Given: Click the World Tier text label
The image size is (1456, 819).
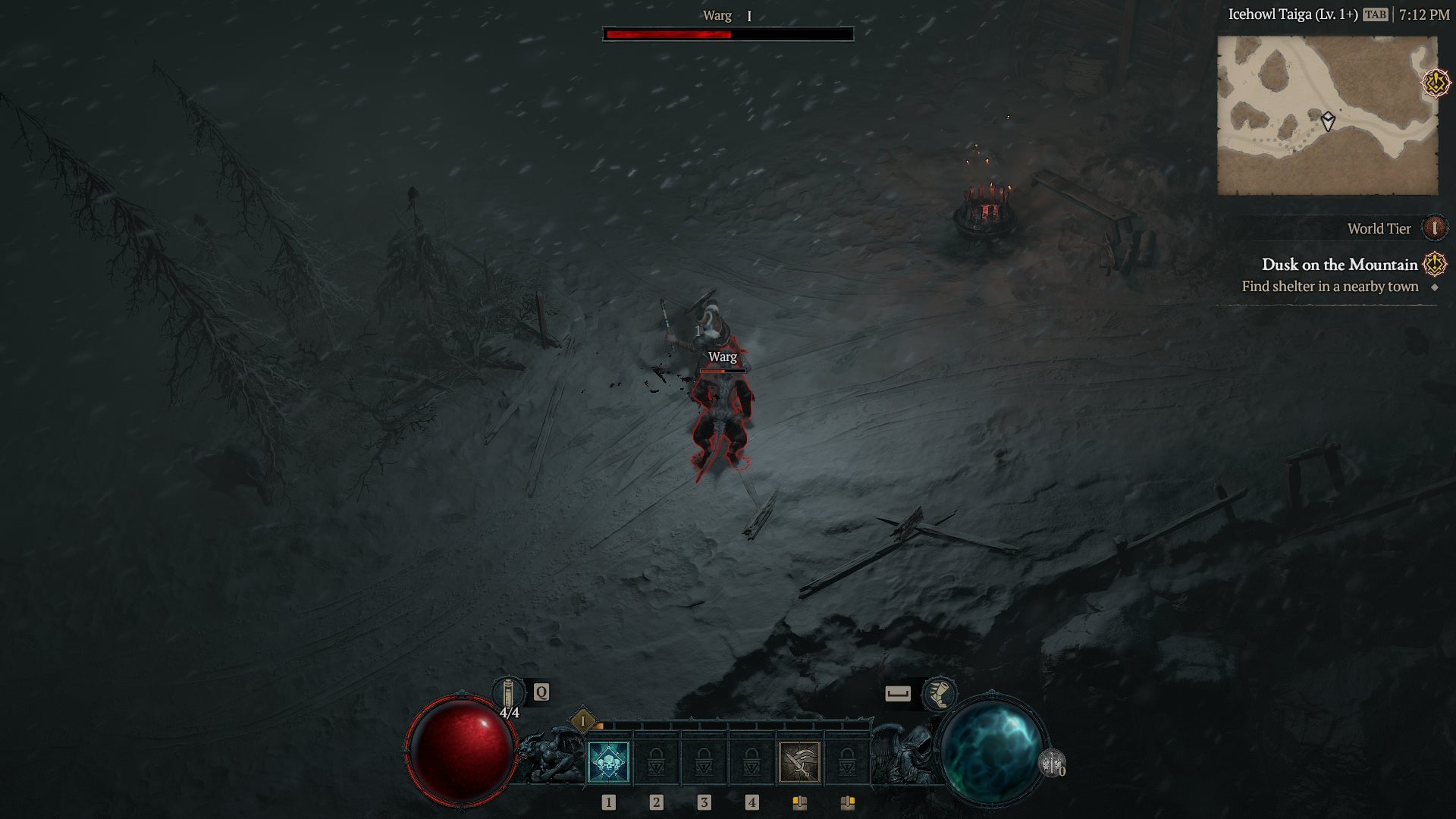Looking at the screenshot, I should tap(1379, 228).
